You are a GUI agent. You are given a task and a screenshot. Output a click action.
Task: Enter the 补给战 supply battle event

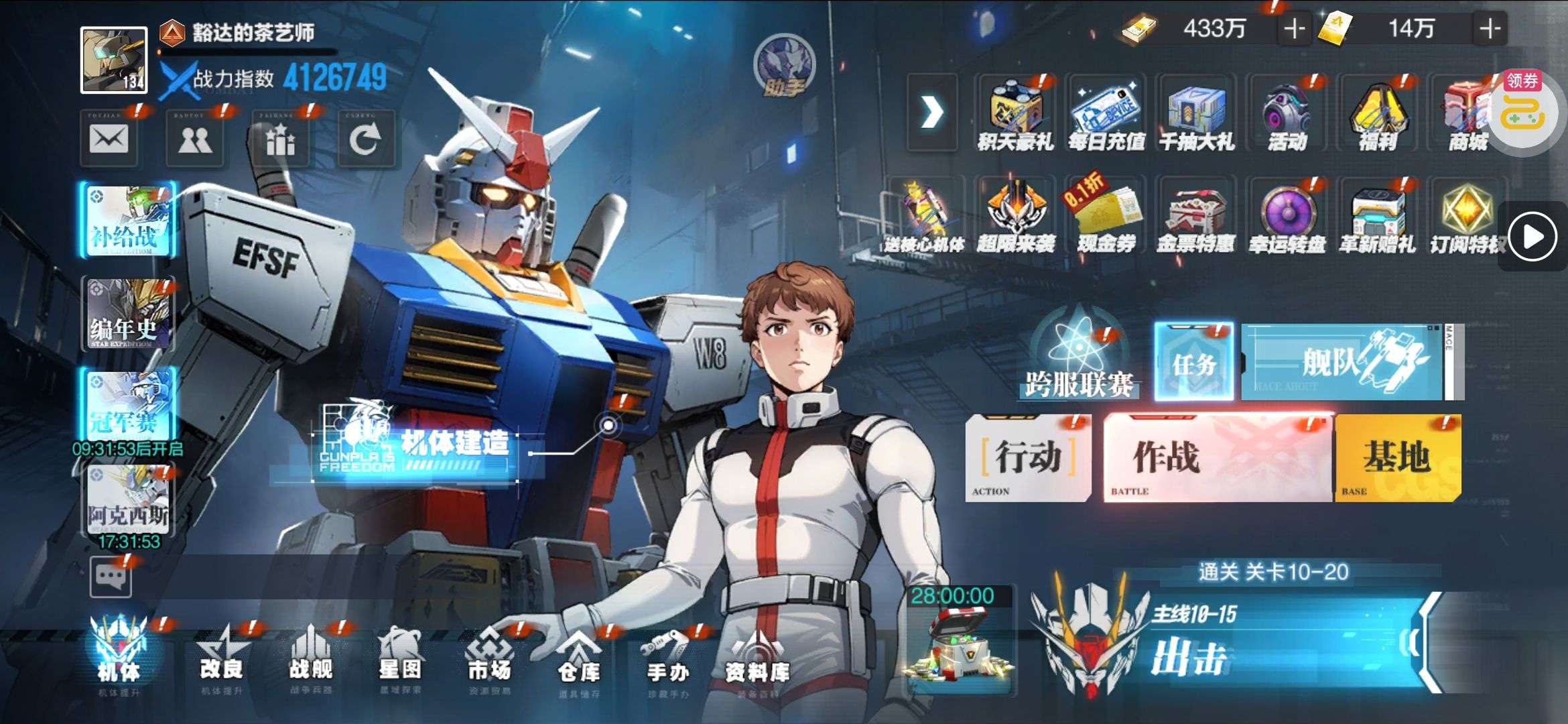127,220
